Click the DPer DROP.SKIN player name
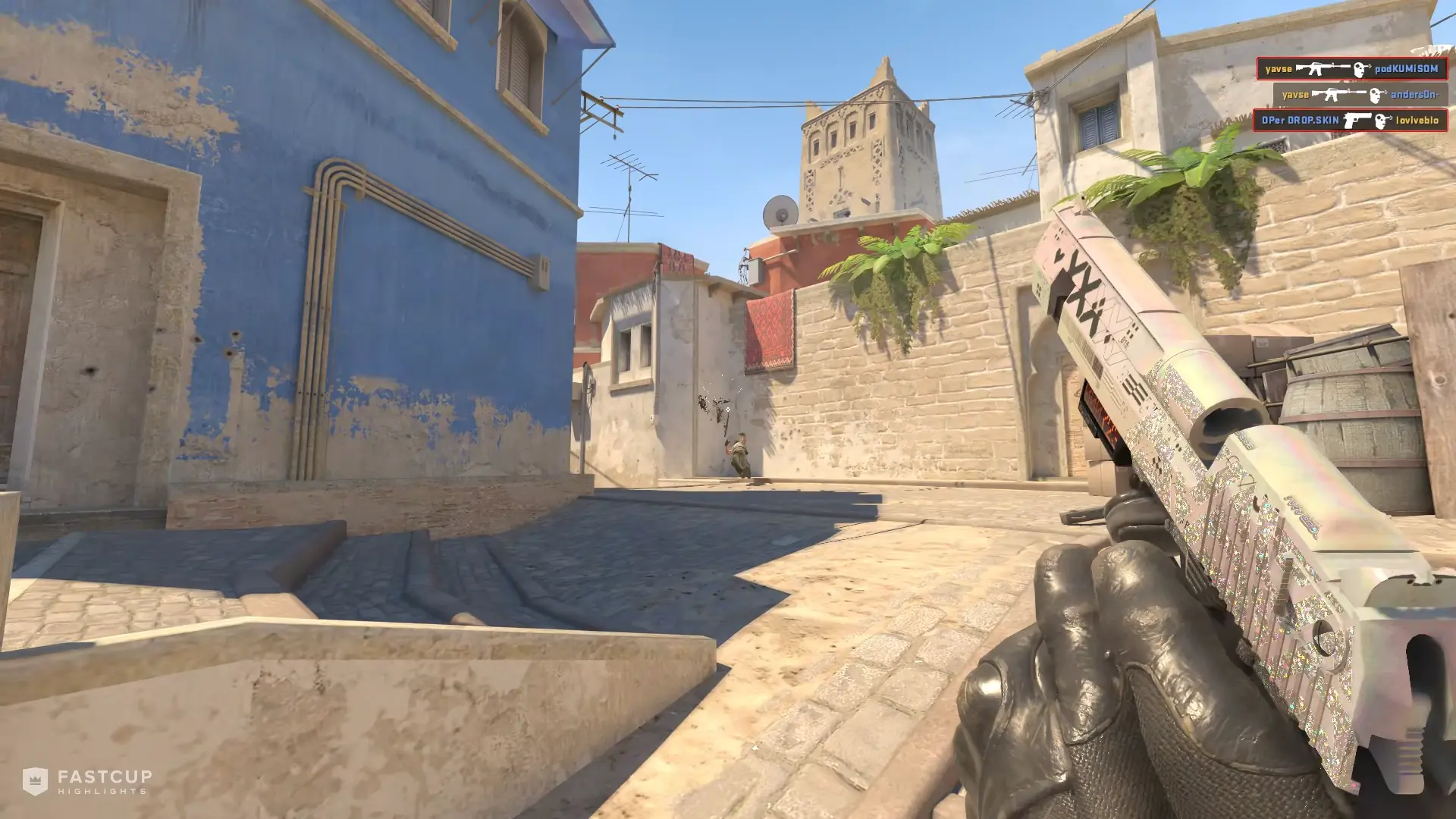 tap(1301, 121)
